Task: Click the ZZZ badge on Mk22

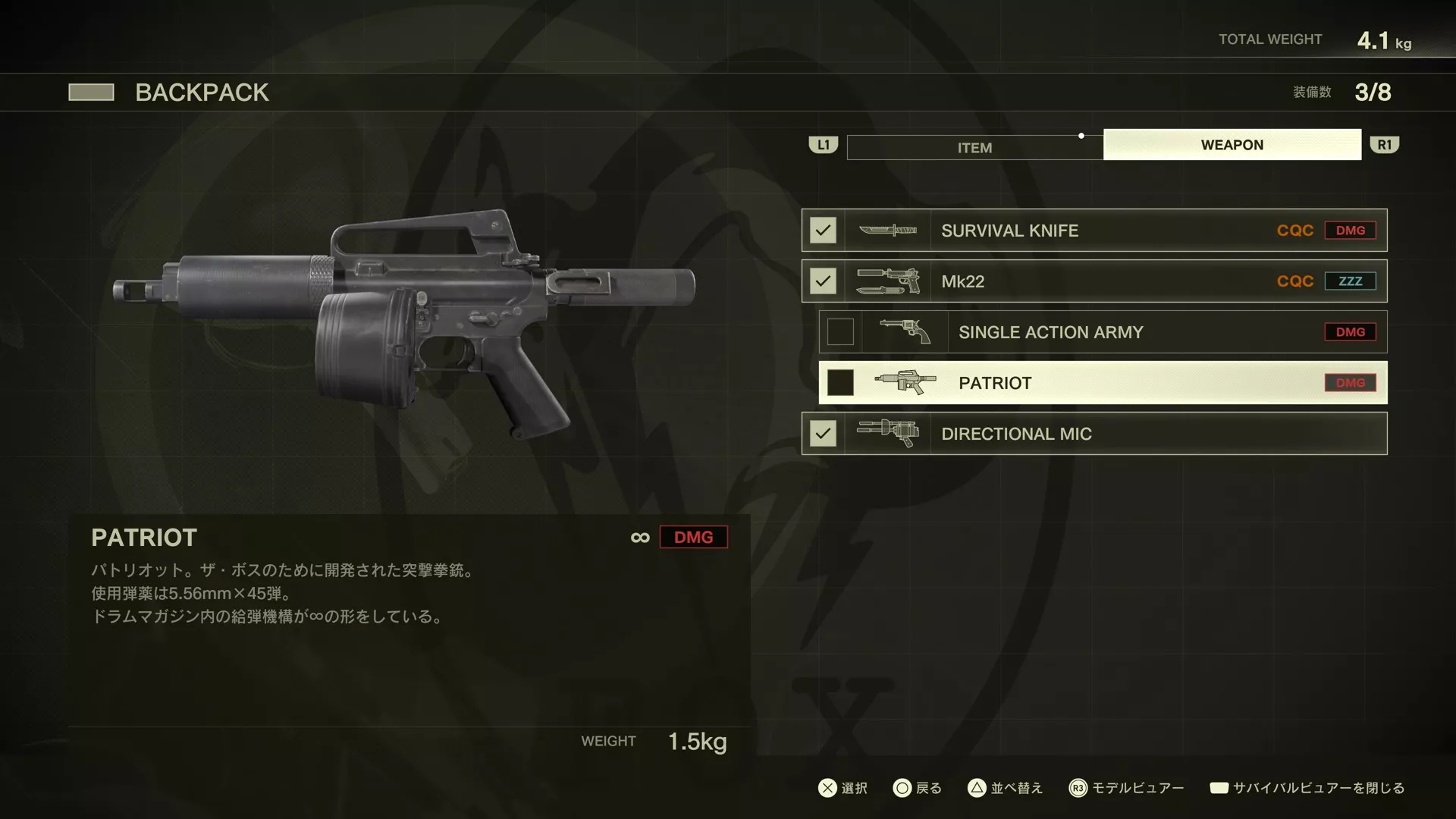Action: [1351, 281]
